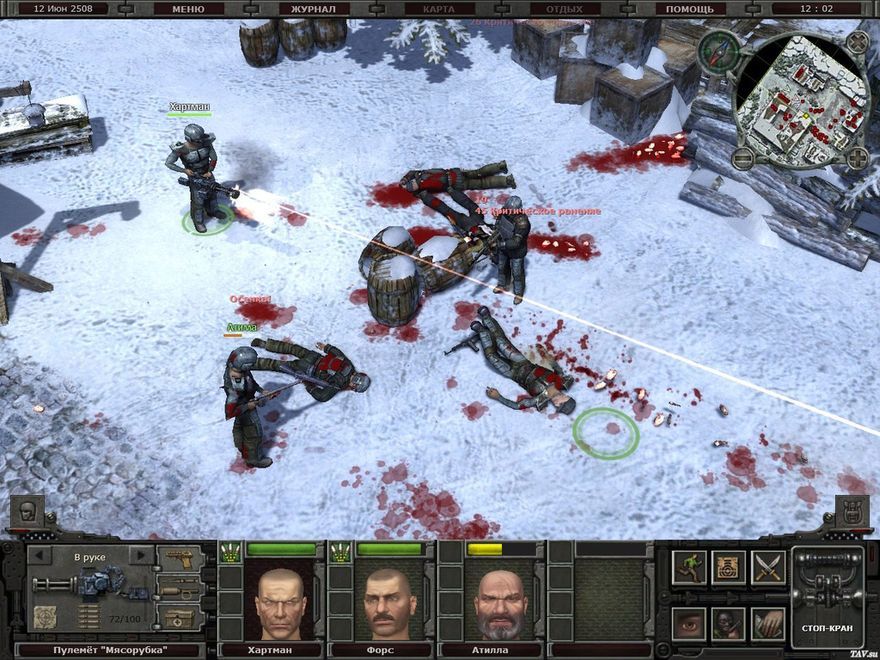Open the КАРТА map screen
This screenshot has width=880, height=660.
438,9
